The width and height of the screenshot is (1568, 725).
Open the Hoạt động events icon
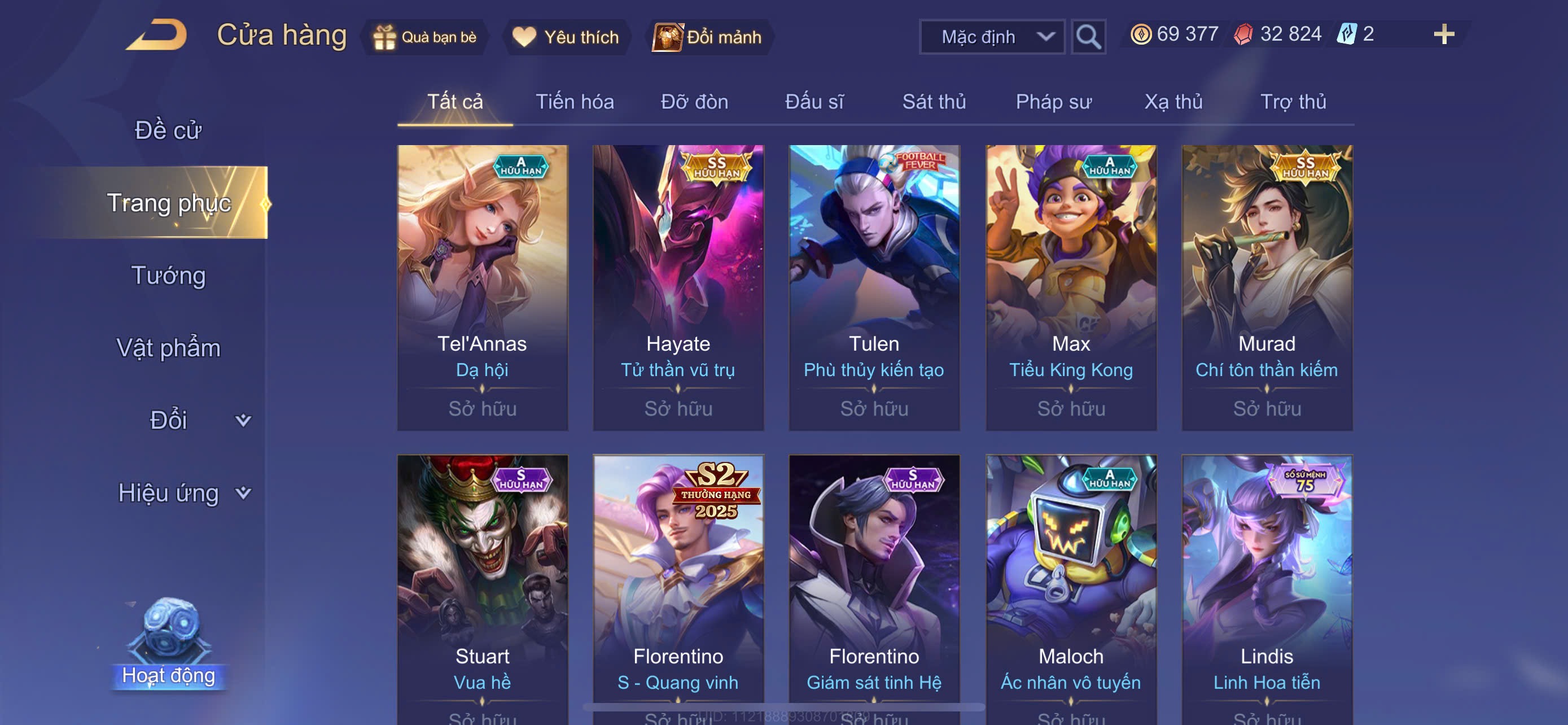(169, 645)
